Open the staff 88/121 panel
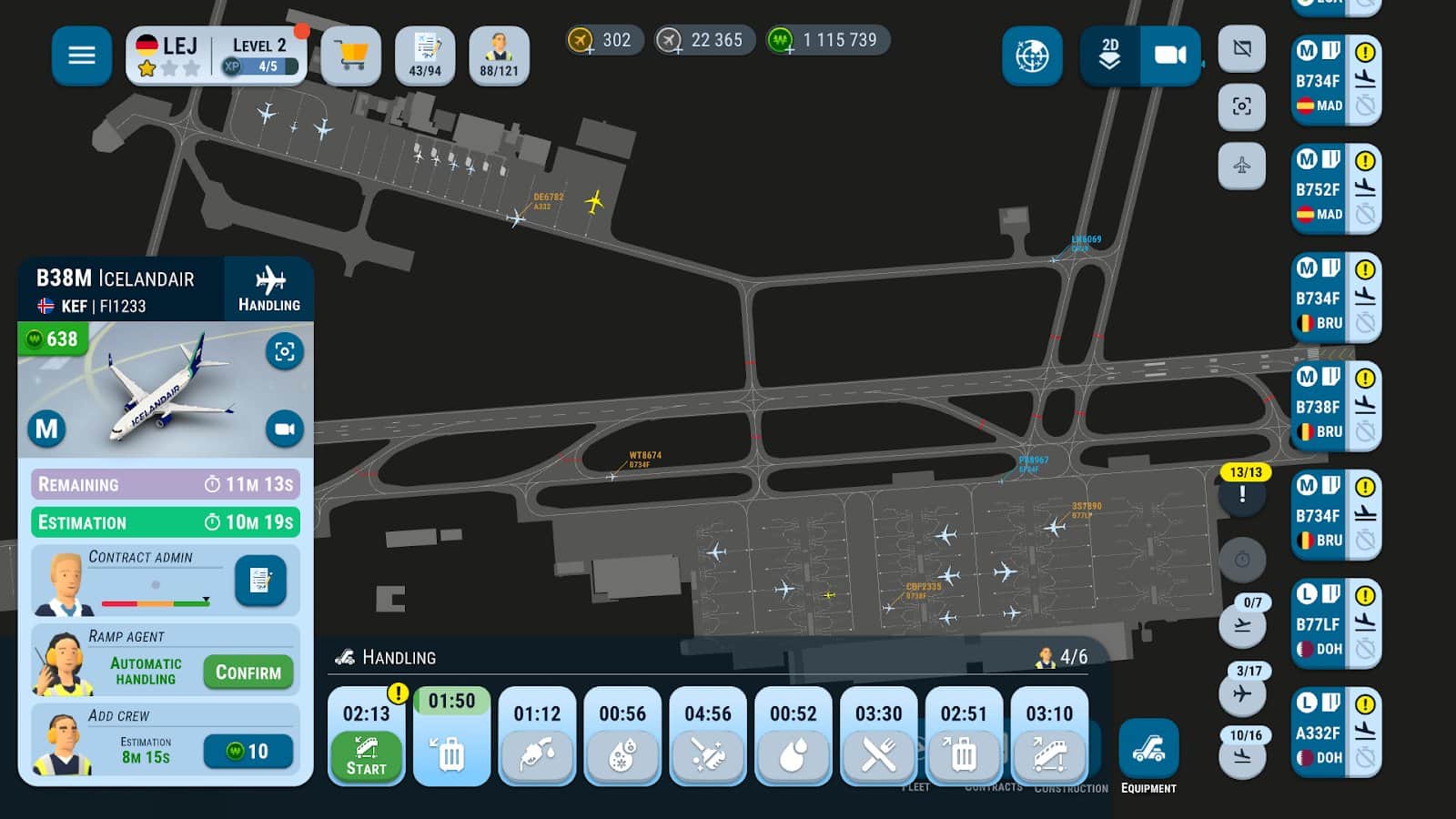1456x819 pixels. click(x=499, y=56)
